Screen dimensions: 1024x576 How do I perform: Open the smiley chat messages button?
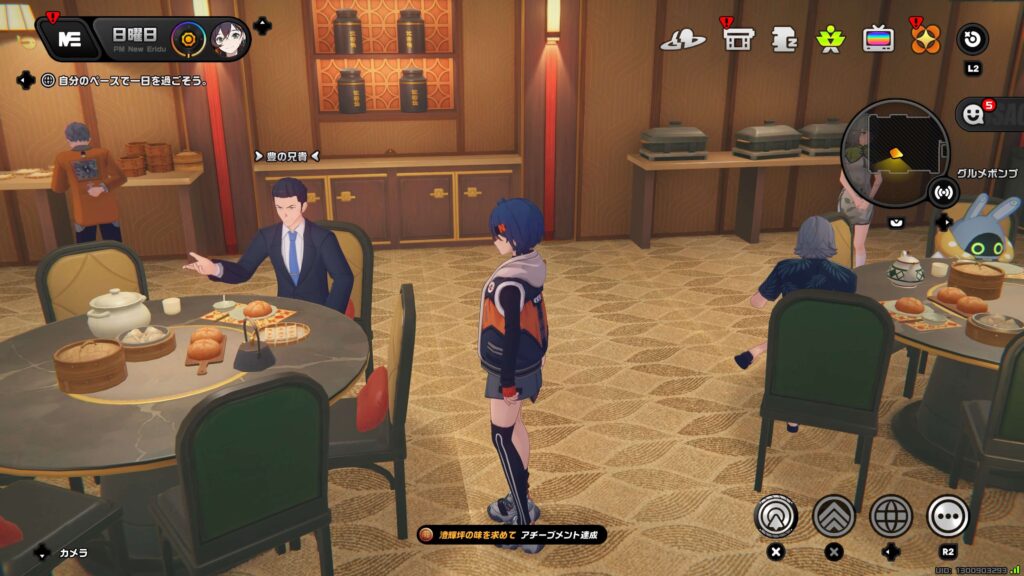point(976,115)
